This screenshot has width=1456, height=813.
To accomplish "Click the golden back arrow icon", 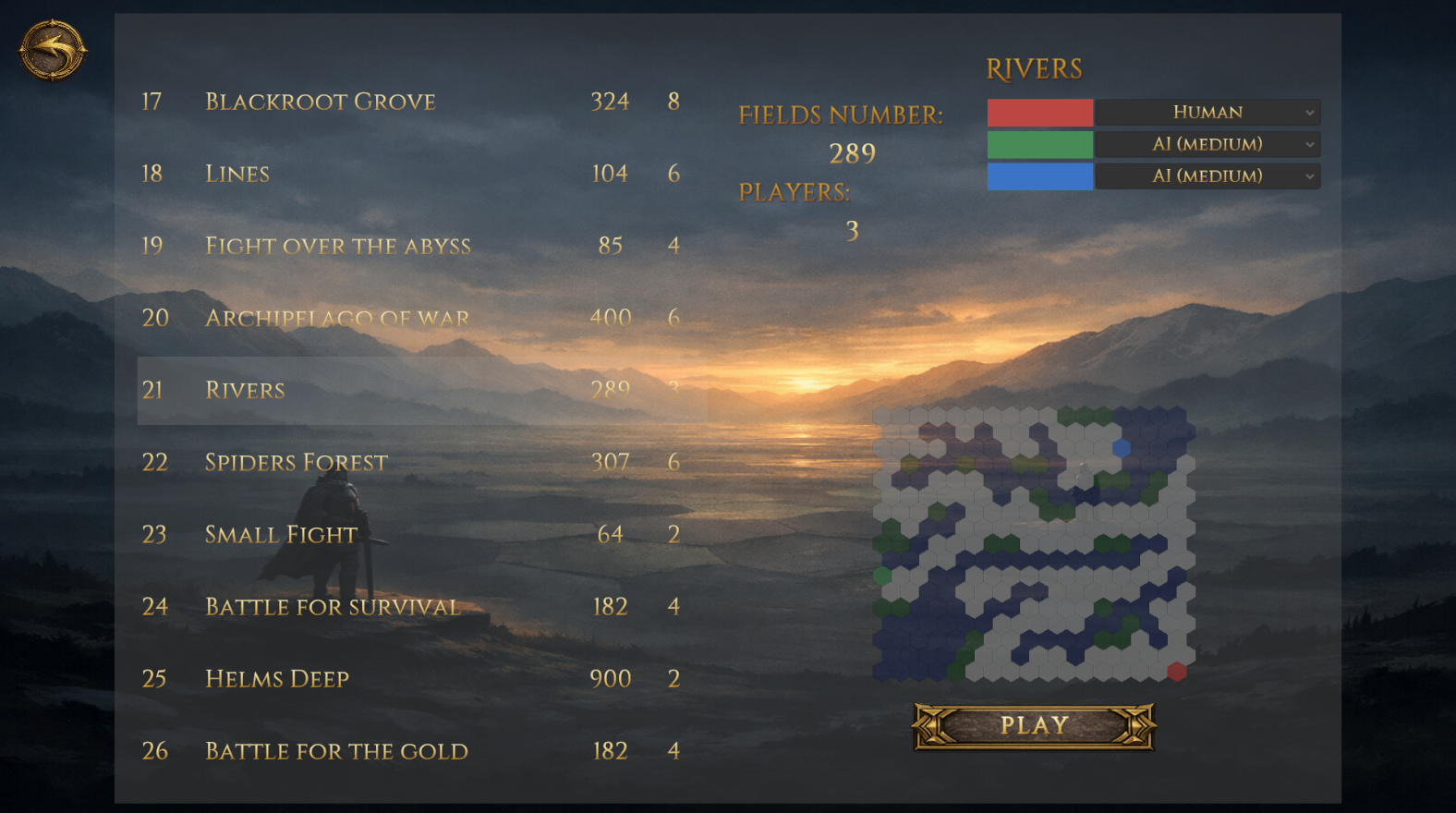I will (x=51, y=51).
